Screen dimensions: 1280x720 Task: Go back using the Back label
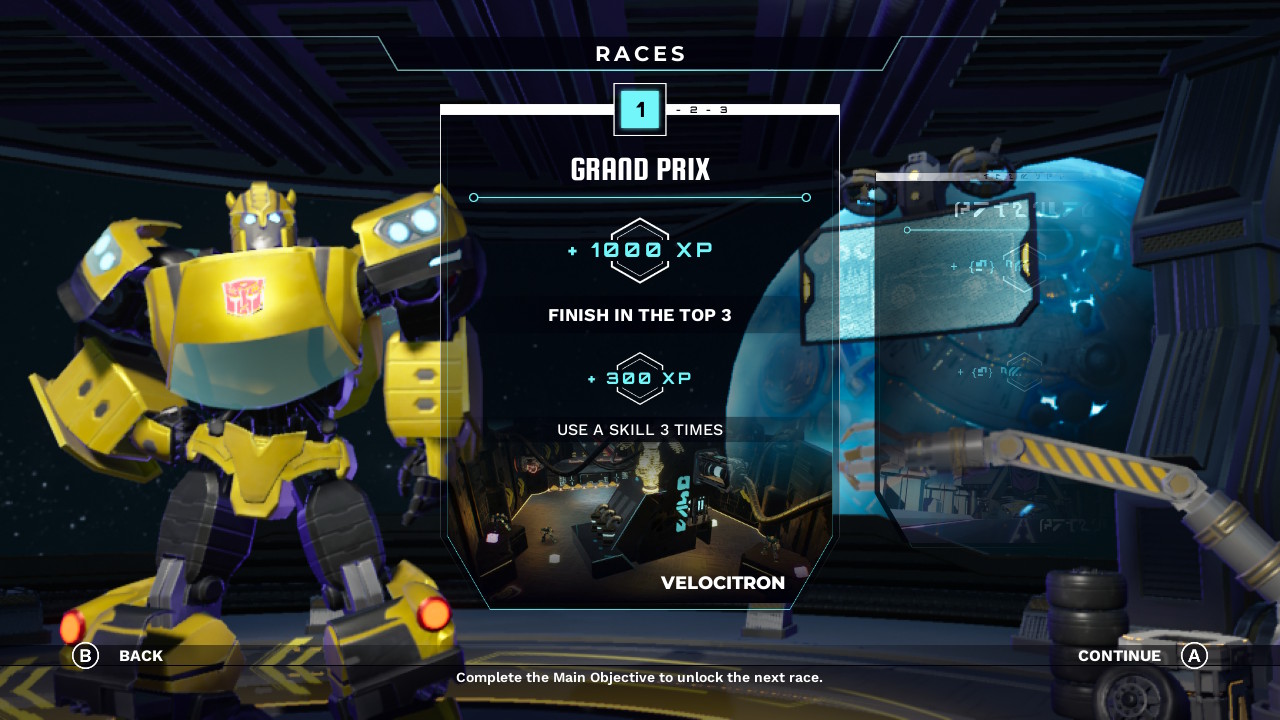140,656
